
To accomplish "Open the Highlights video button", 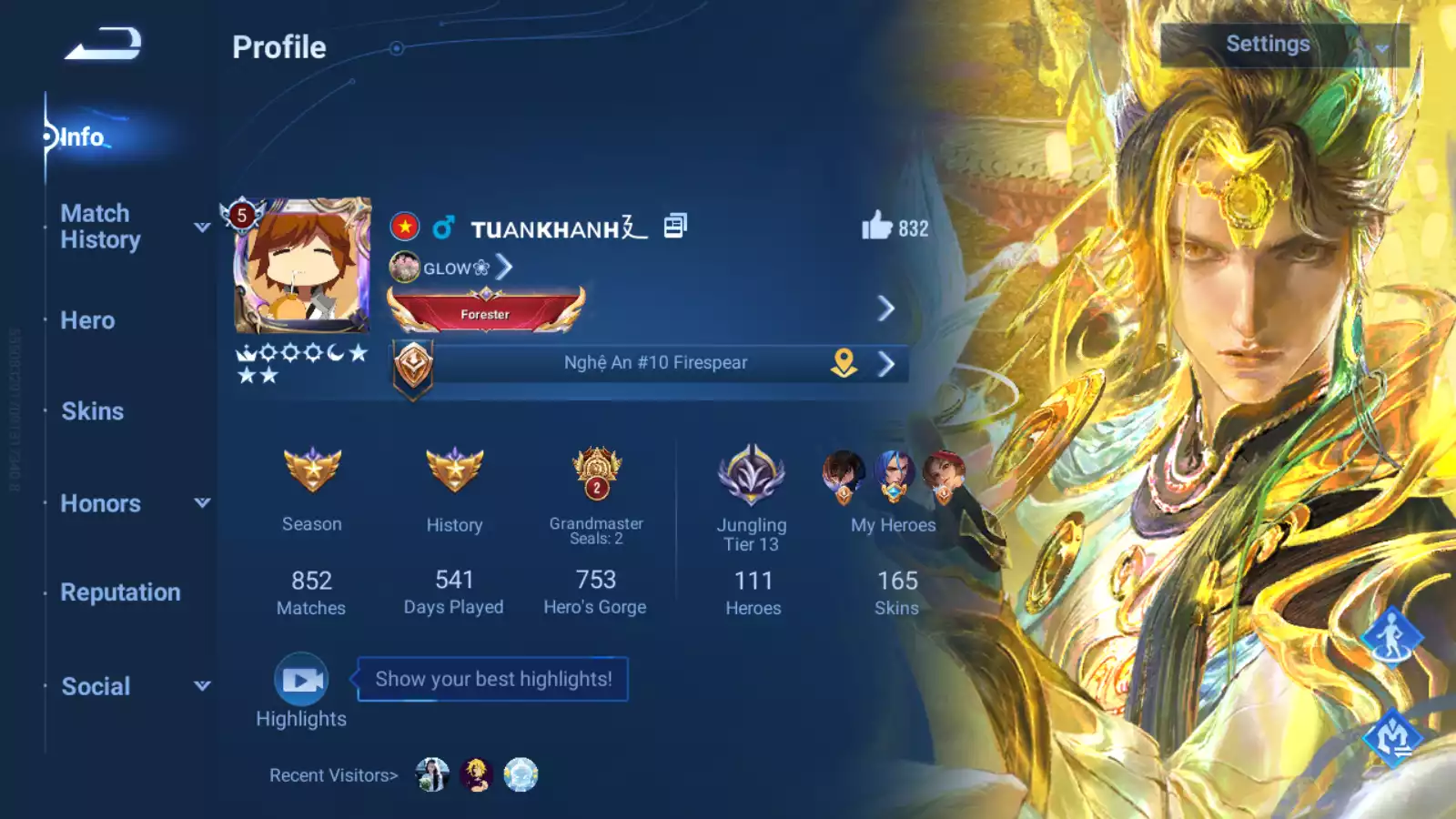I will coord(301,680).
